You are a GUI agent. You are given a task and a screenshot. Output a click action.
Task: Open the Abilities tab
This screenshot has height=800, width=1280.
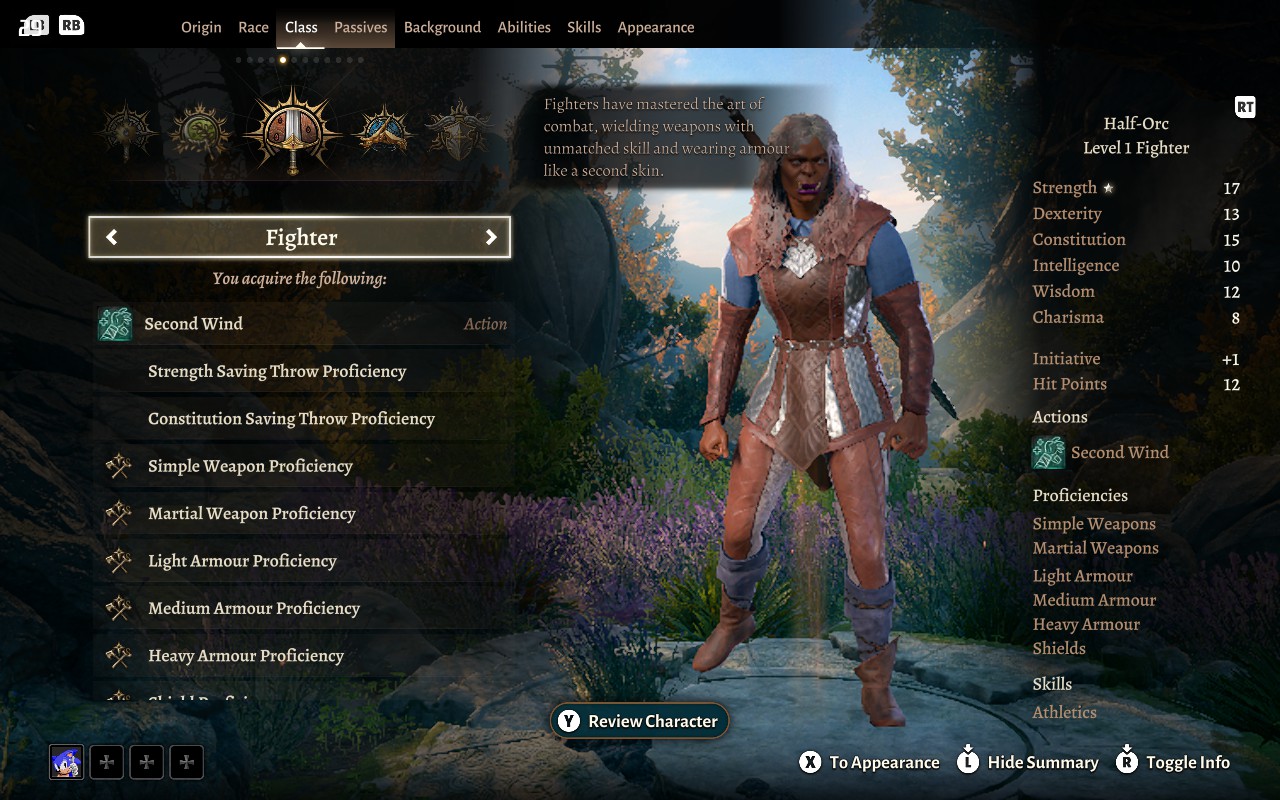(524, 27)
